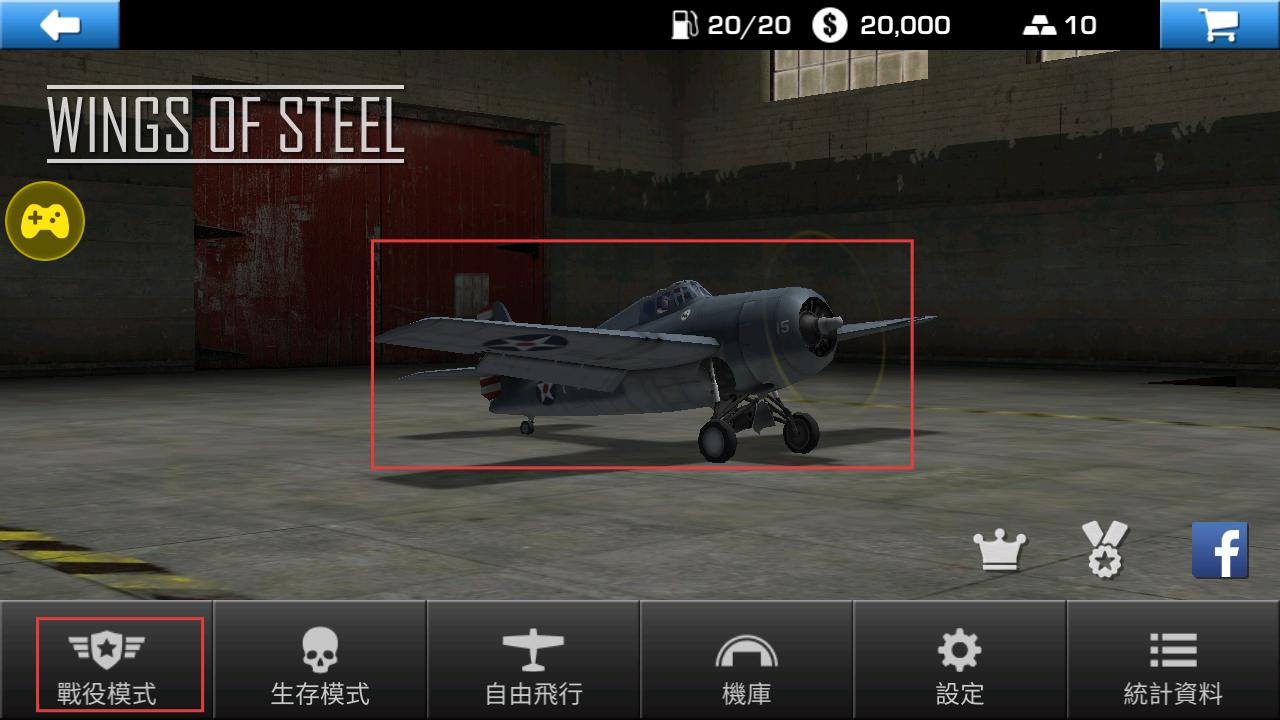
Task: Go back with the arrow button
Action: point(60,24)
